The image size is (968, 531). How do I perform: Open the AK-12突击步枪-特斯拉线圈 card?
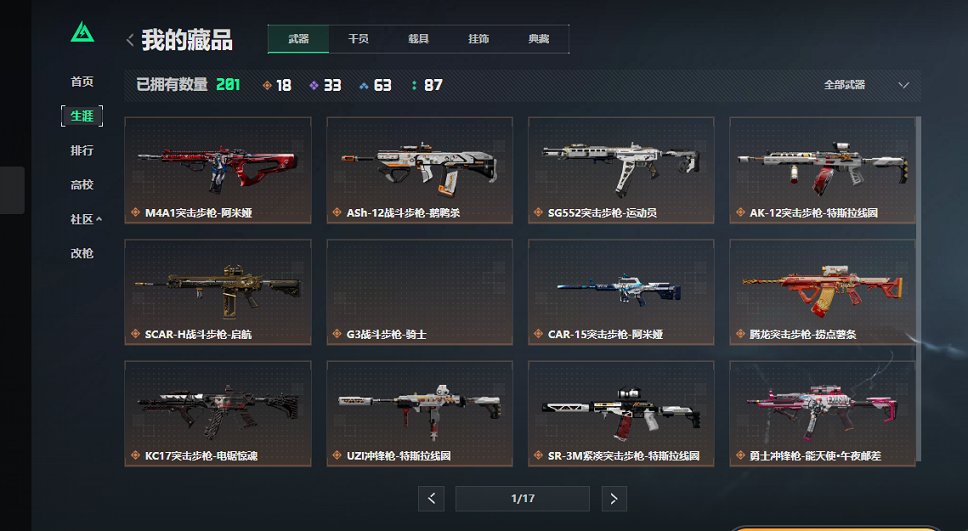(x=822, y=169)
